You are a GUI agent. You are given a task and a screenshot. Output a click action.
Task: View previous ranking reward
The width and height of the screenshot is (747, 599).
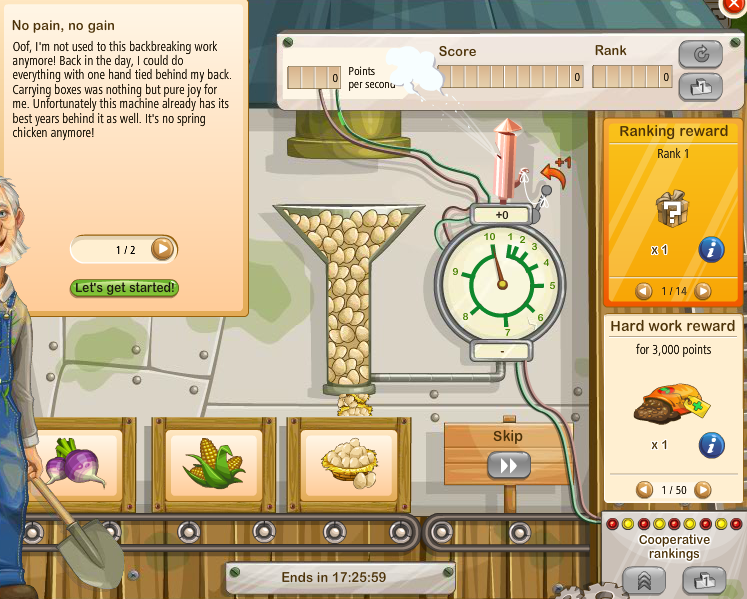[645, 291]
